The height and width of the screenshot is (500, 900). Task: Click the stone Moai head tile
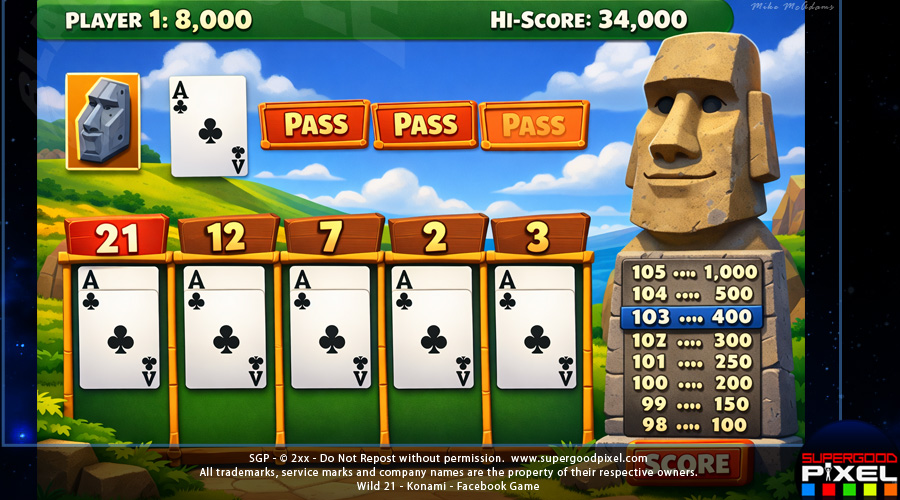[102, 120]
